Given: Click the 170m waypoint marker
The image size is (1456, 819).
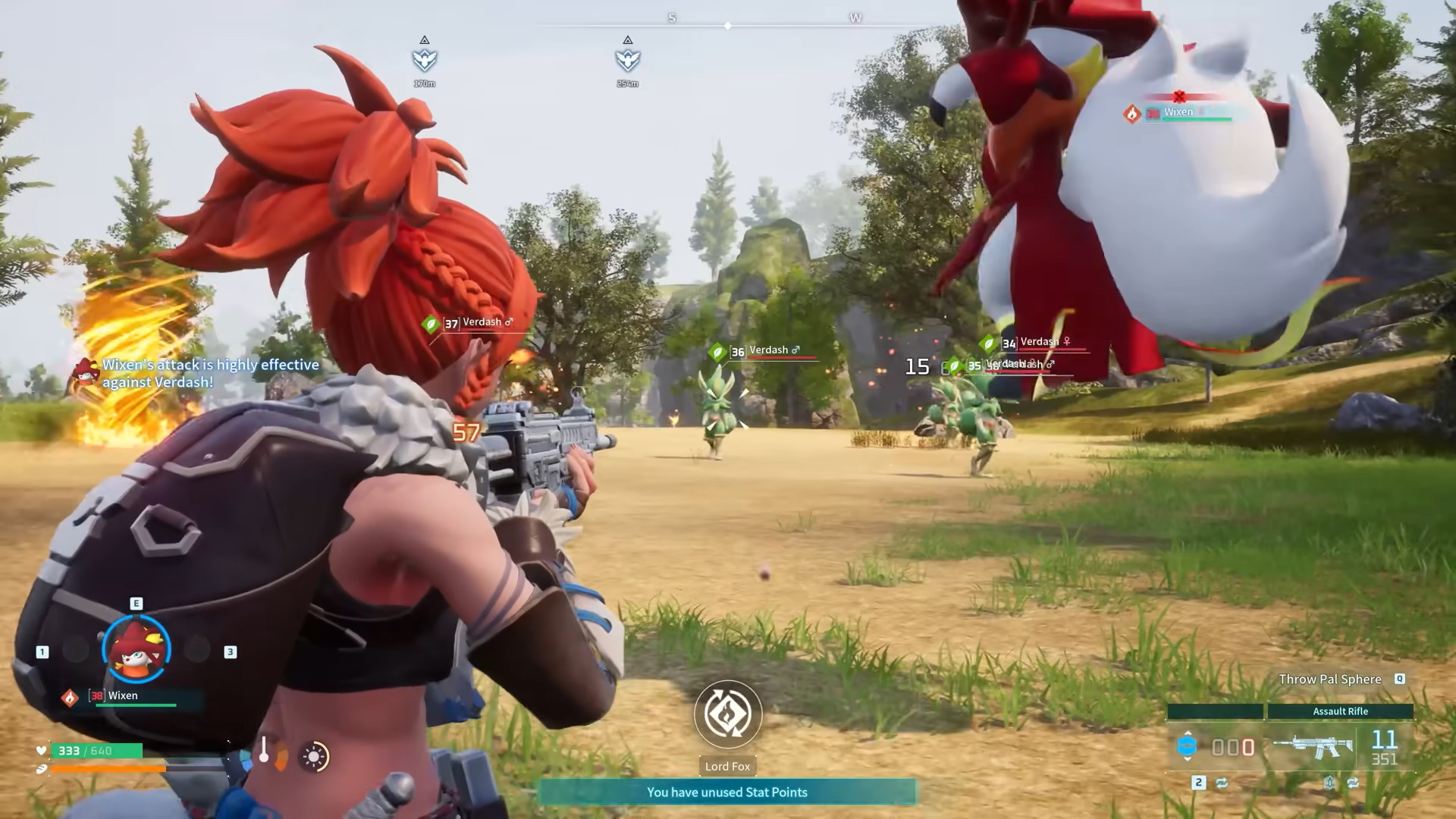Looking at the screenshot, I should coord(425,59).
